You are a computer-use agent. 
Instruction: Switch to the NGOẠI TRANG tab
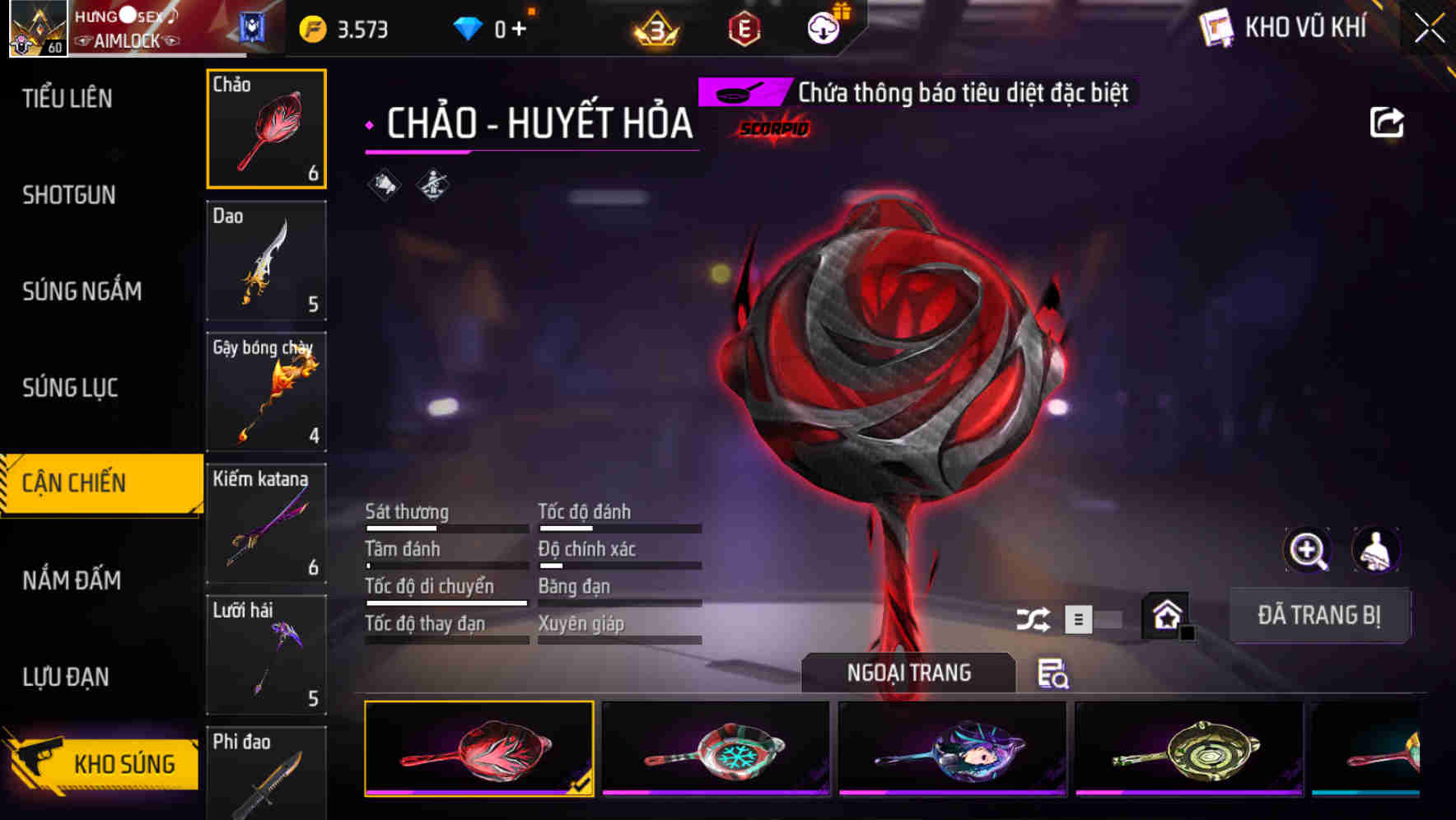click(908, 673)
